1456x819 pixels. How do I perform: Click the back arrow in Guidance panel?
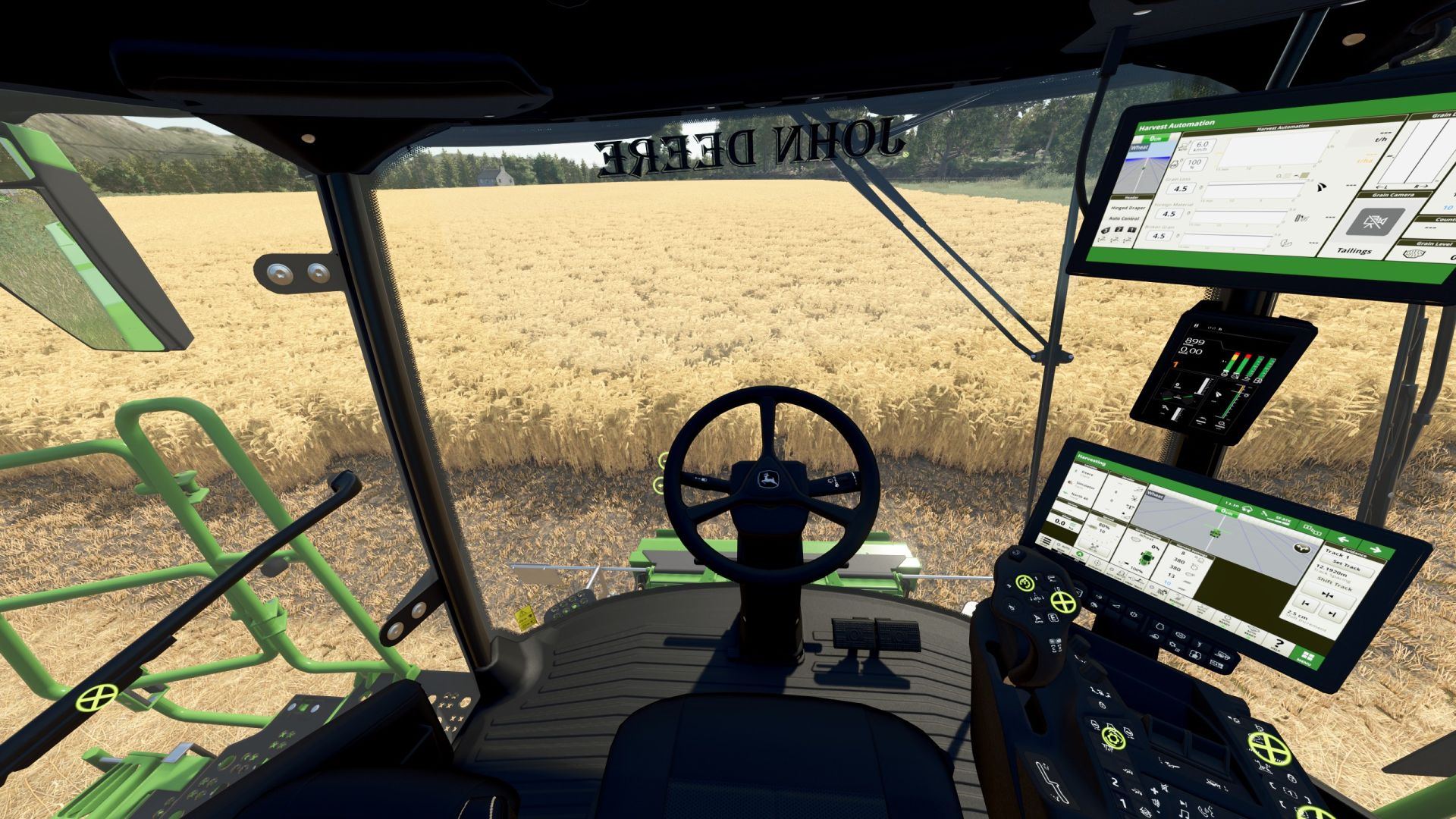click(x=1345, y=540)
